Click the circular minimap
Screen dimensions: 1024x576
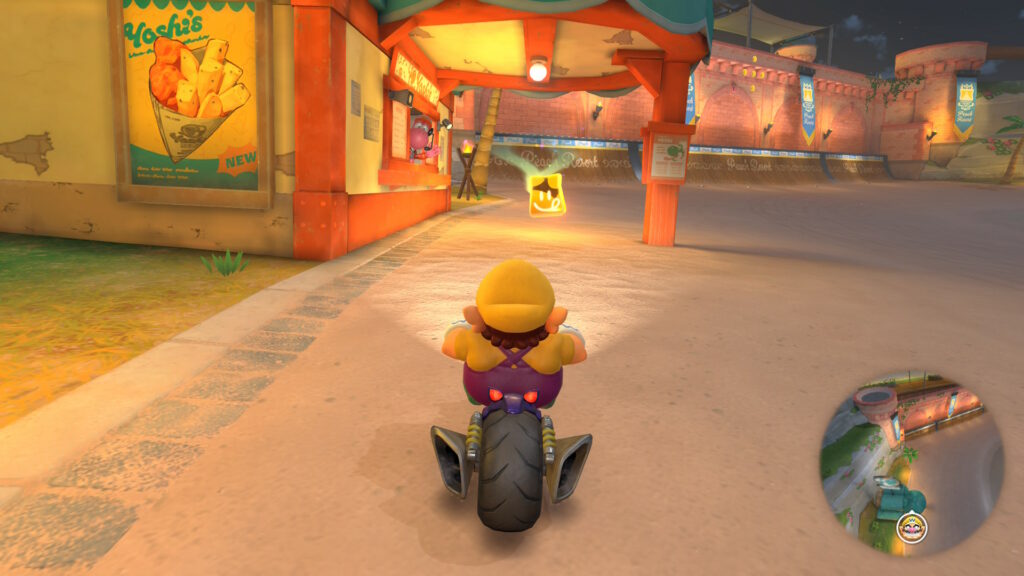[x=911, y=462]
